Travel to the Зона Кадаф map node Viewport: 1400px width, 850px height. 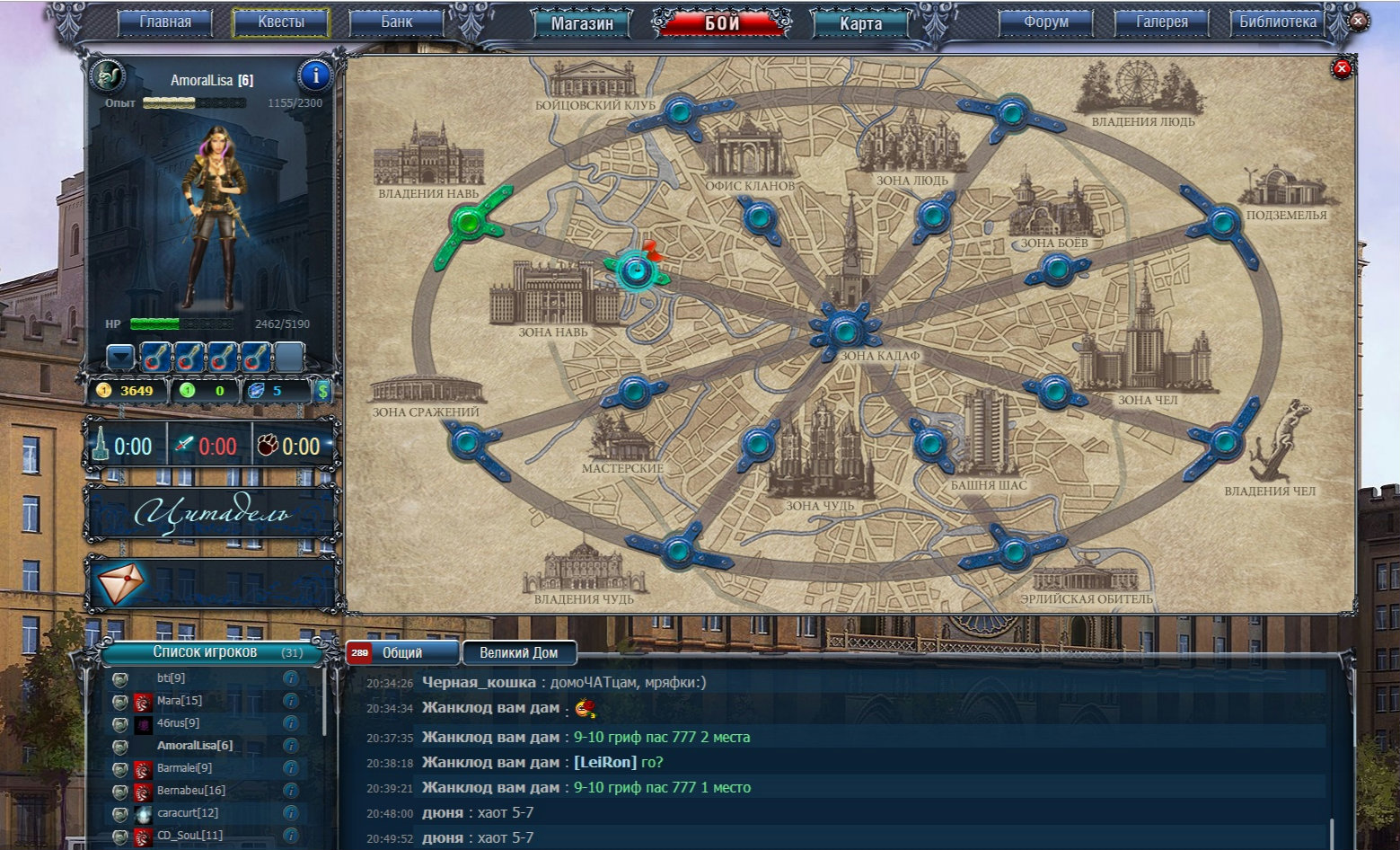click(843, 331)
